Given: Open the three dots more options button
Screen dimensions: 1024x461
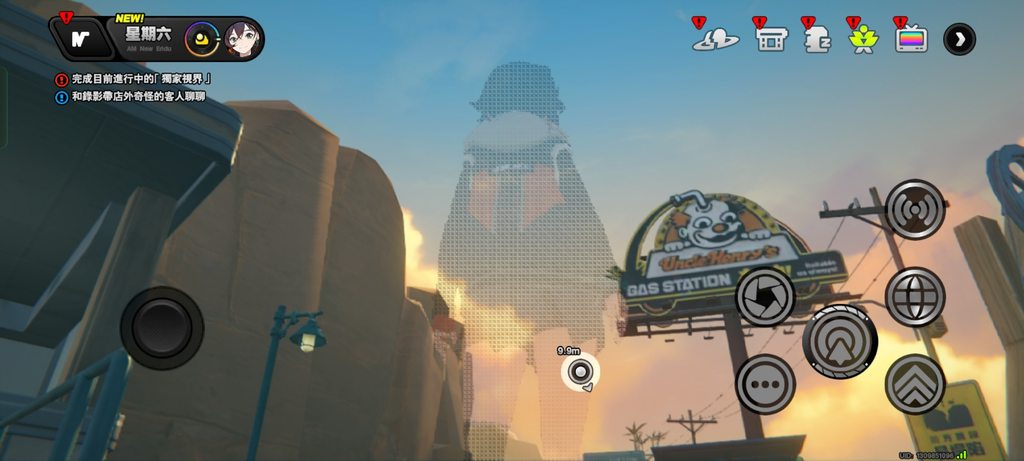Looking at the screenshot, I should tap(765, 384).
